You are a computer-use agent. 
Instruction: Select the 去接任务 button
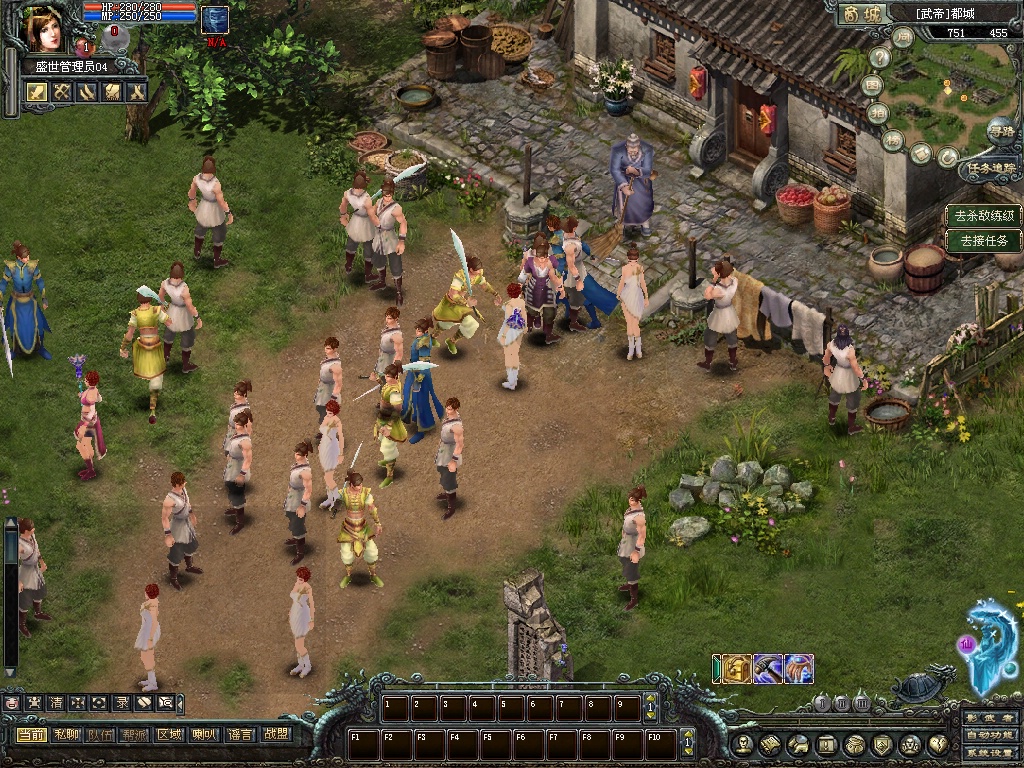click(984, 241)
